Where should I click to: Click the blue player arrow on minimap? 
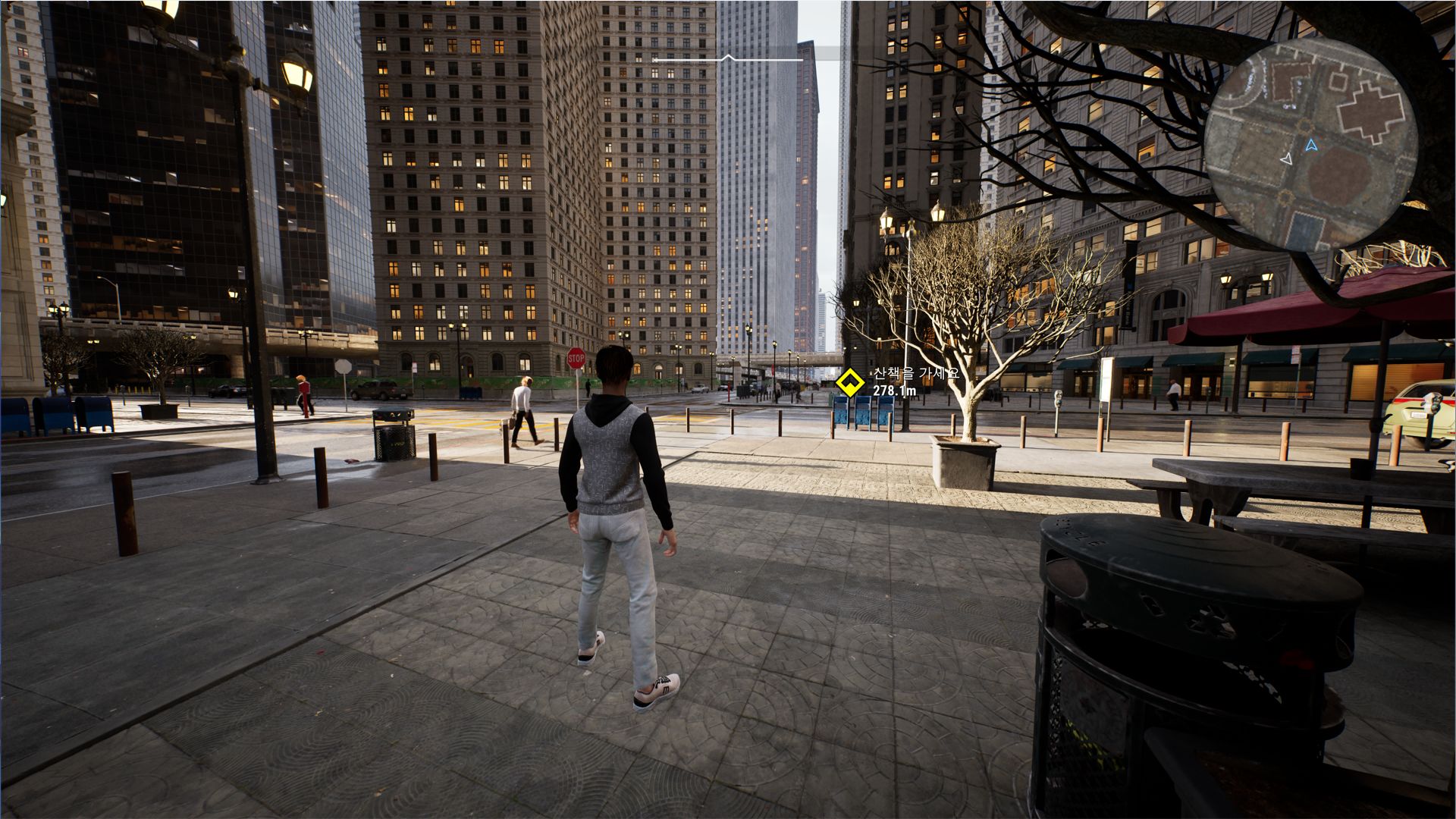[1312, 144]
